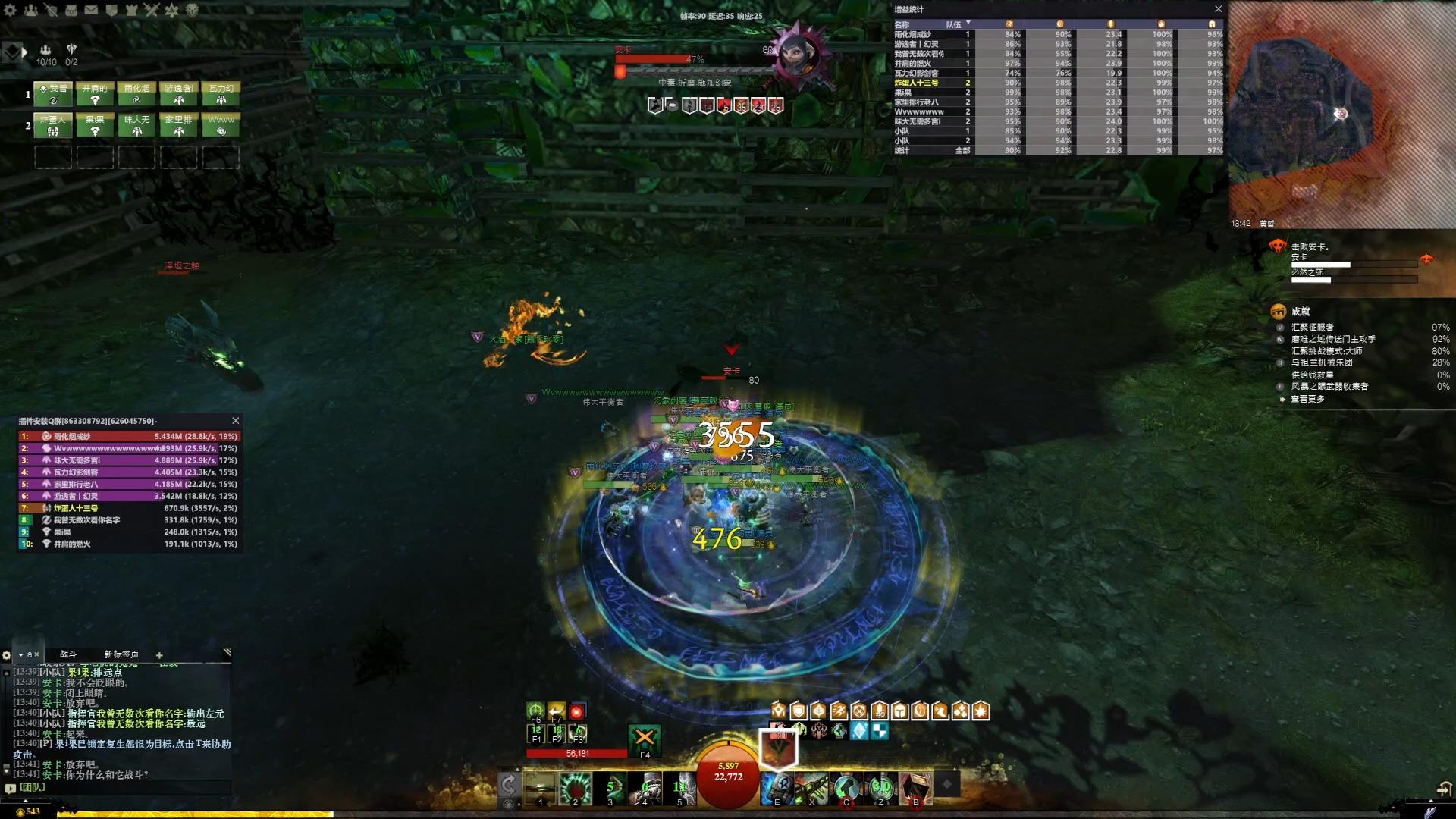Activate weapon skill 2 green burst
Image resolution: width=1456 pixels, height=819 pixels.
[x=575, y=789]
